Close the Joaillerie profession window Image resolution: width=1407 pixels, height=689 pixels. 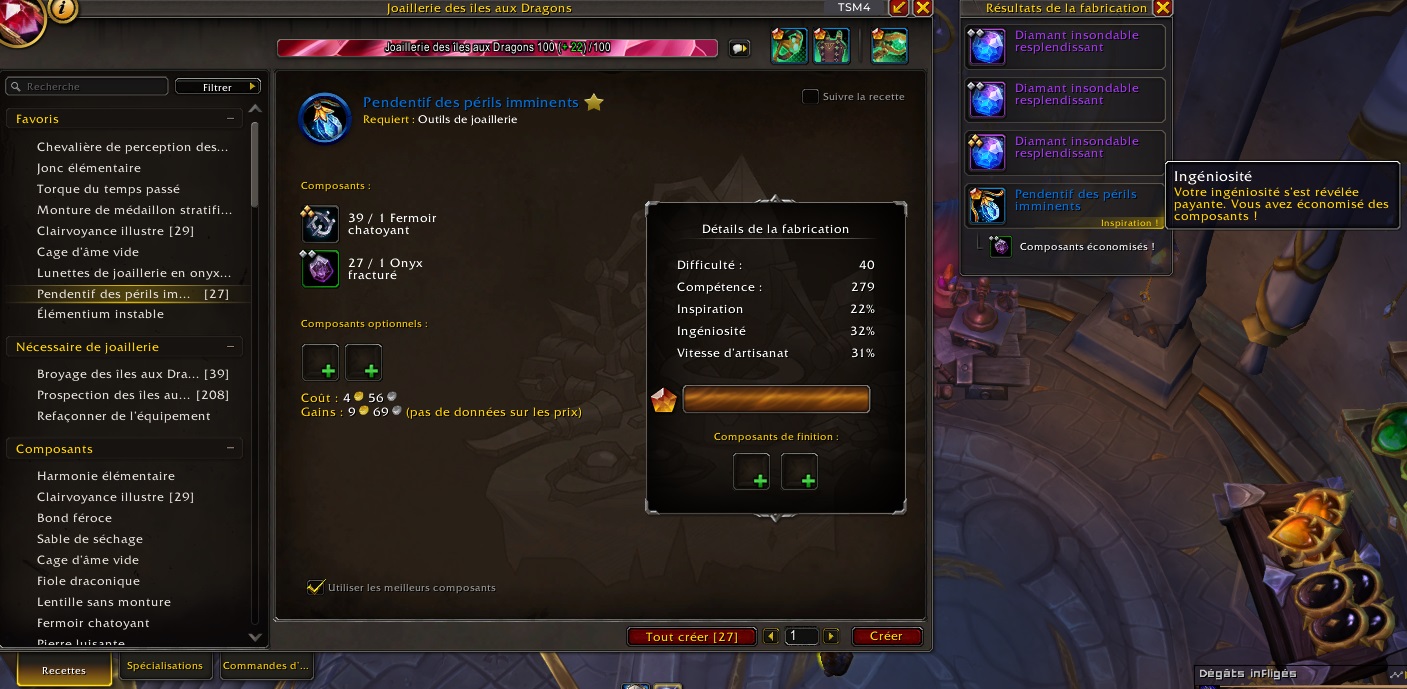(922, 8)
